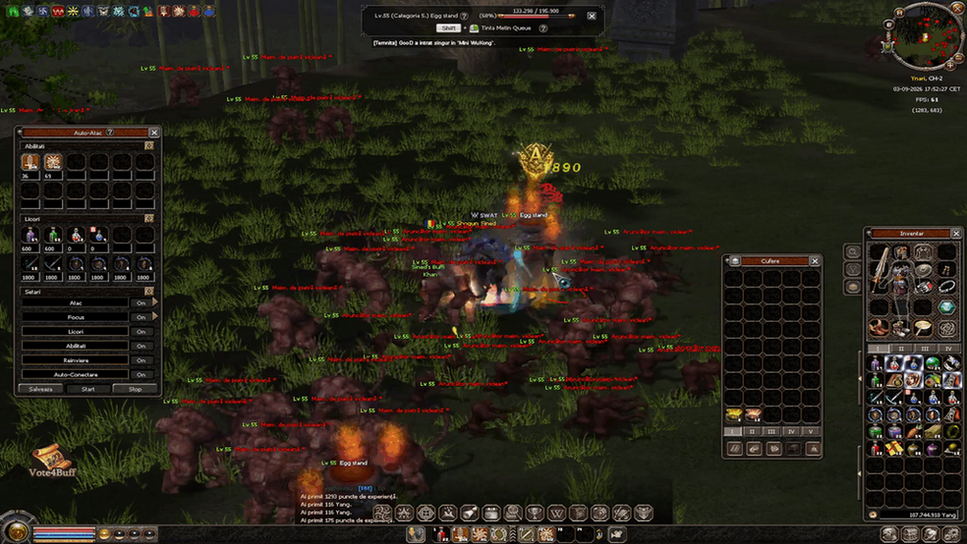Close the Cufere chest window

tap(814, 261)
